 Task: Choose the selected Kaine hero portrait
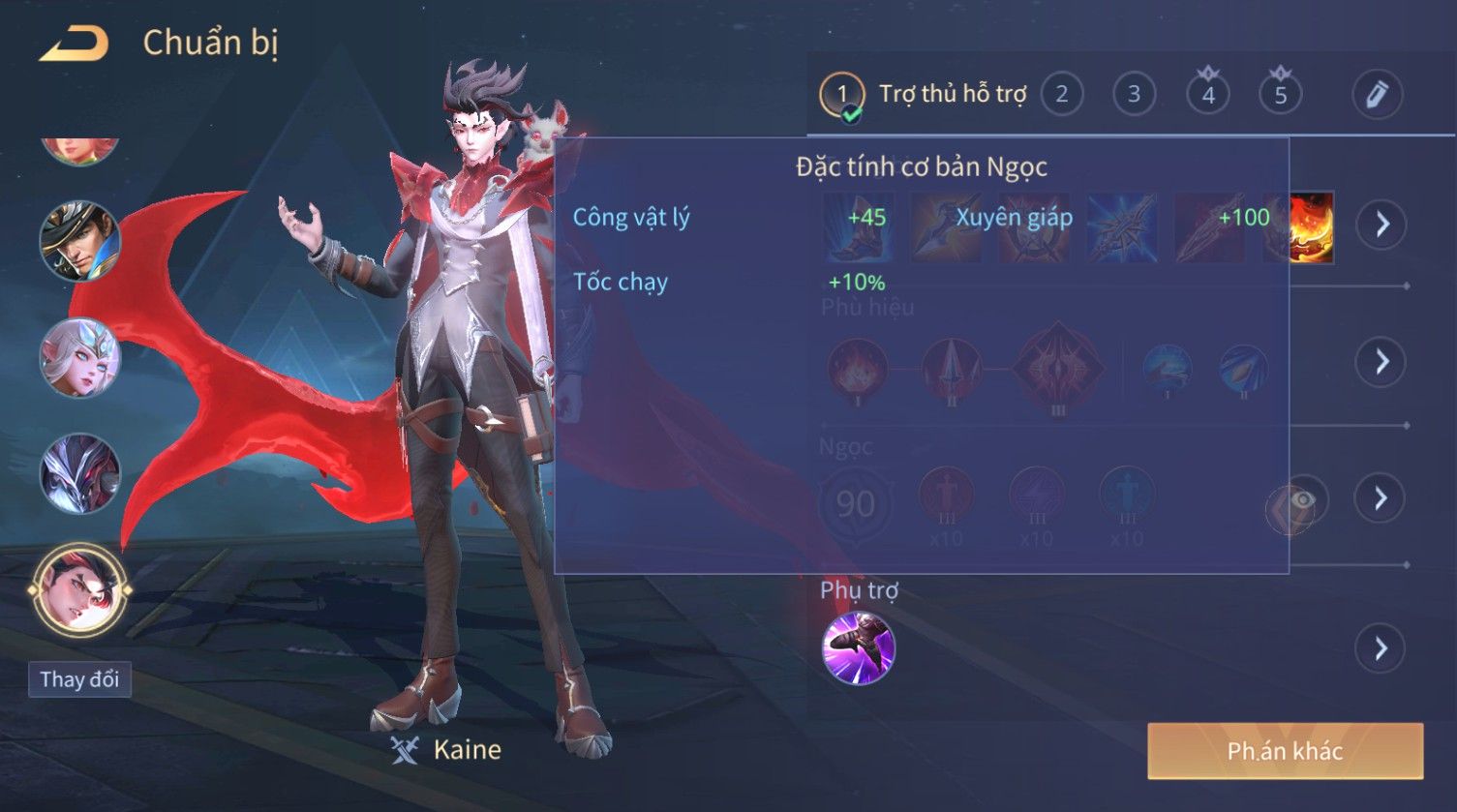point(79,588)
